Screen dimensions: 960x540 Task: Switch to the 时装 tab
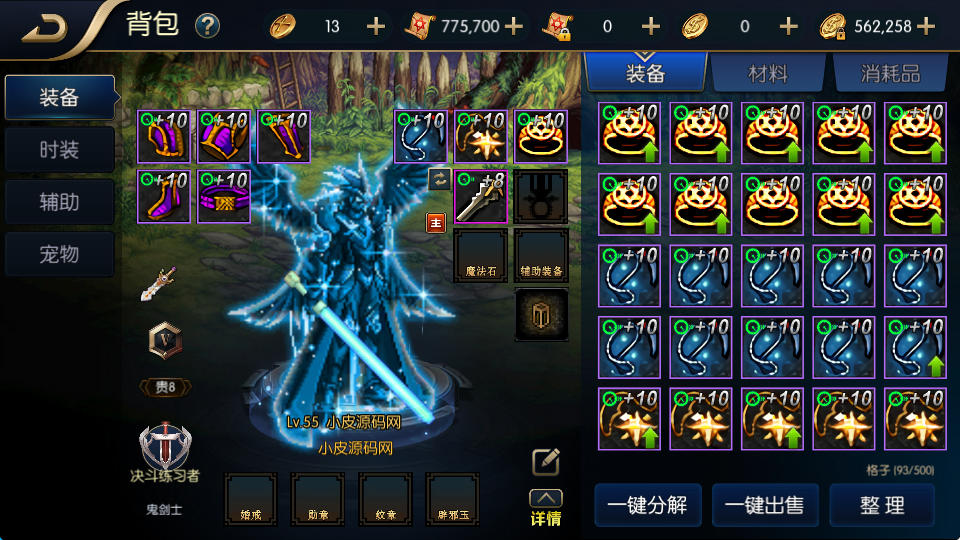(59, 150)
